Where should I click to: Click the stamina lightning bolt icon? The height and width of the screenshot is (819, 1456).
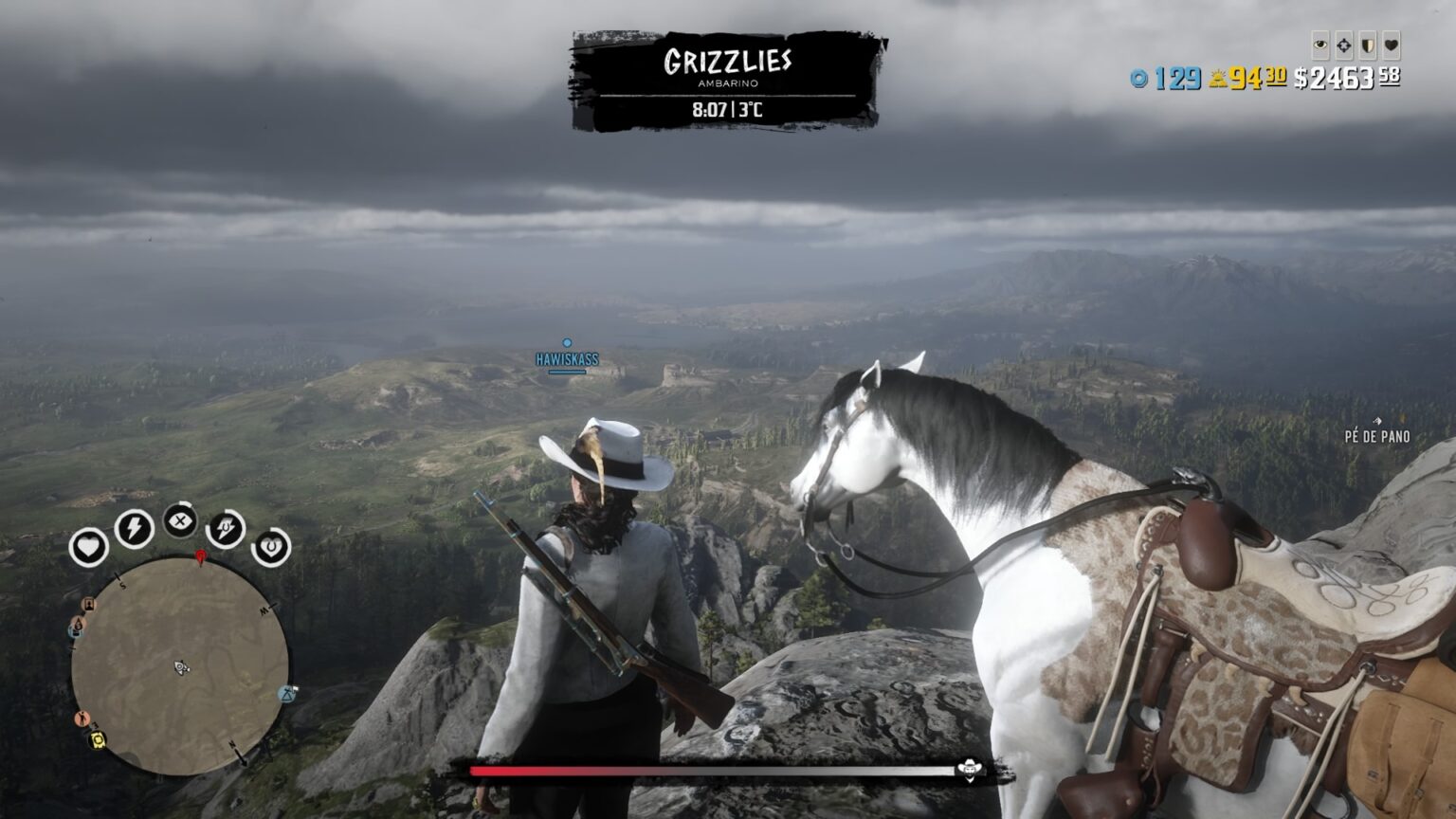click(x=134, y=527)
